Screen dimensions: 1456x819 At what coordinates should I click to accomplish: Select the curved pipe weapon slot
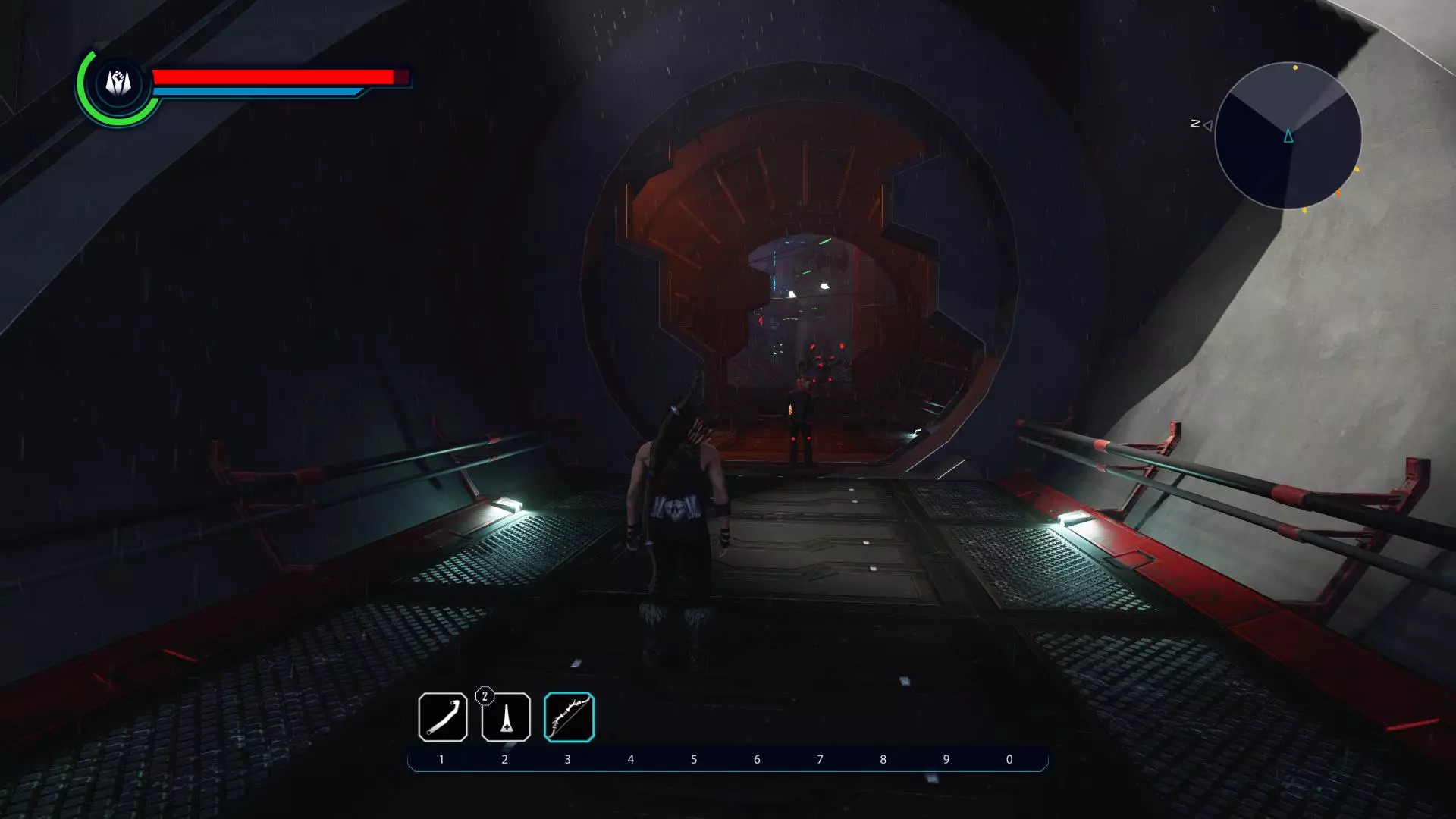click(x=442, y=717)
